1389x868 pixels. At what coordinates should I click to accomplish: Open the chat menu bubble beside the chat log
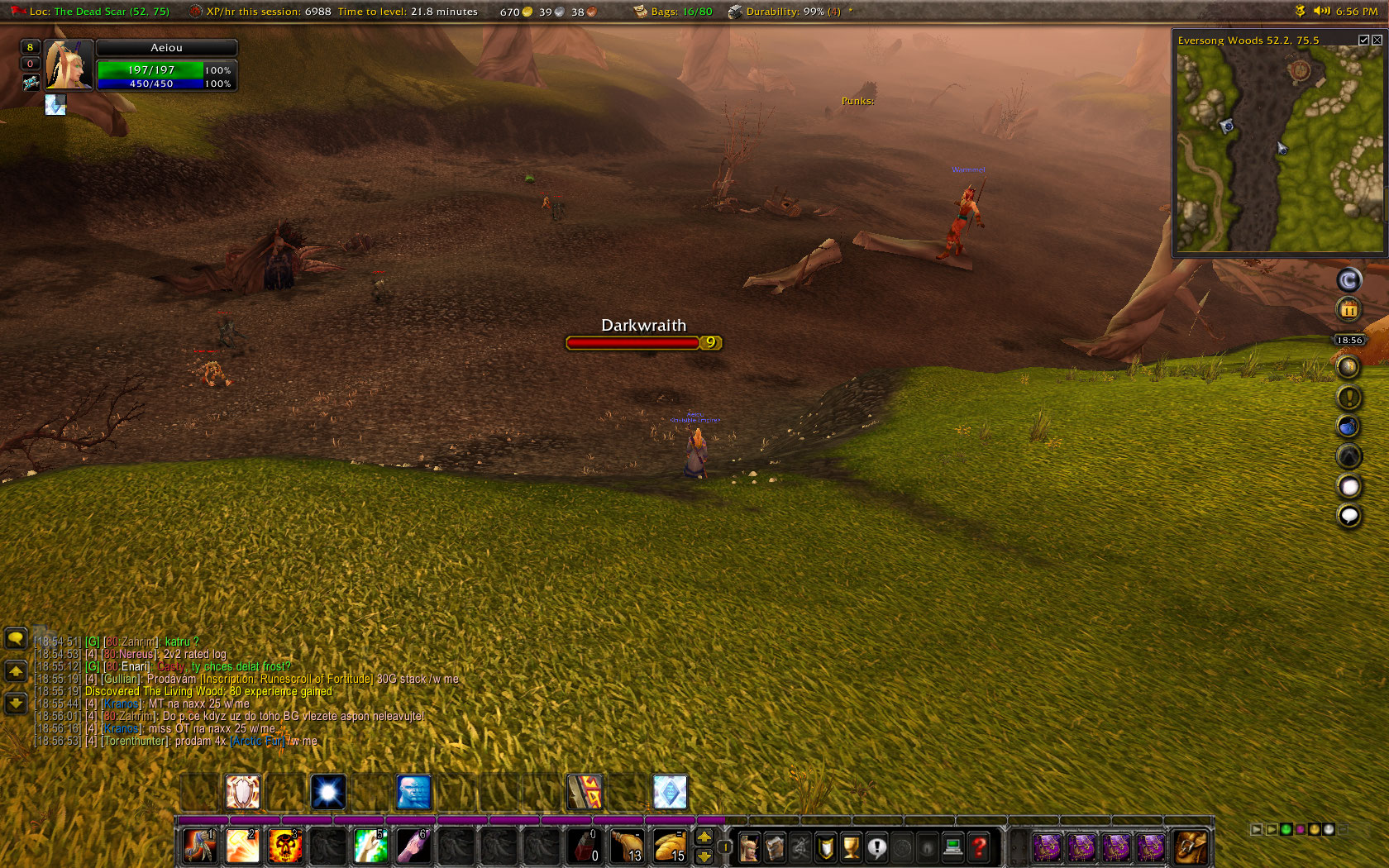coord(16,638)
